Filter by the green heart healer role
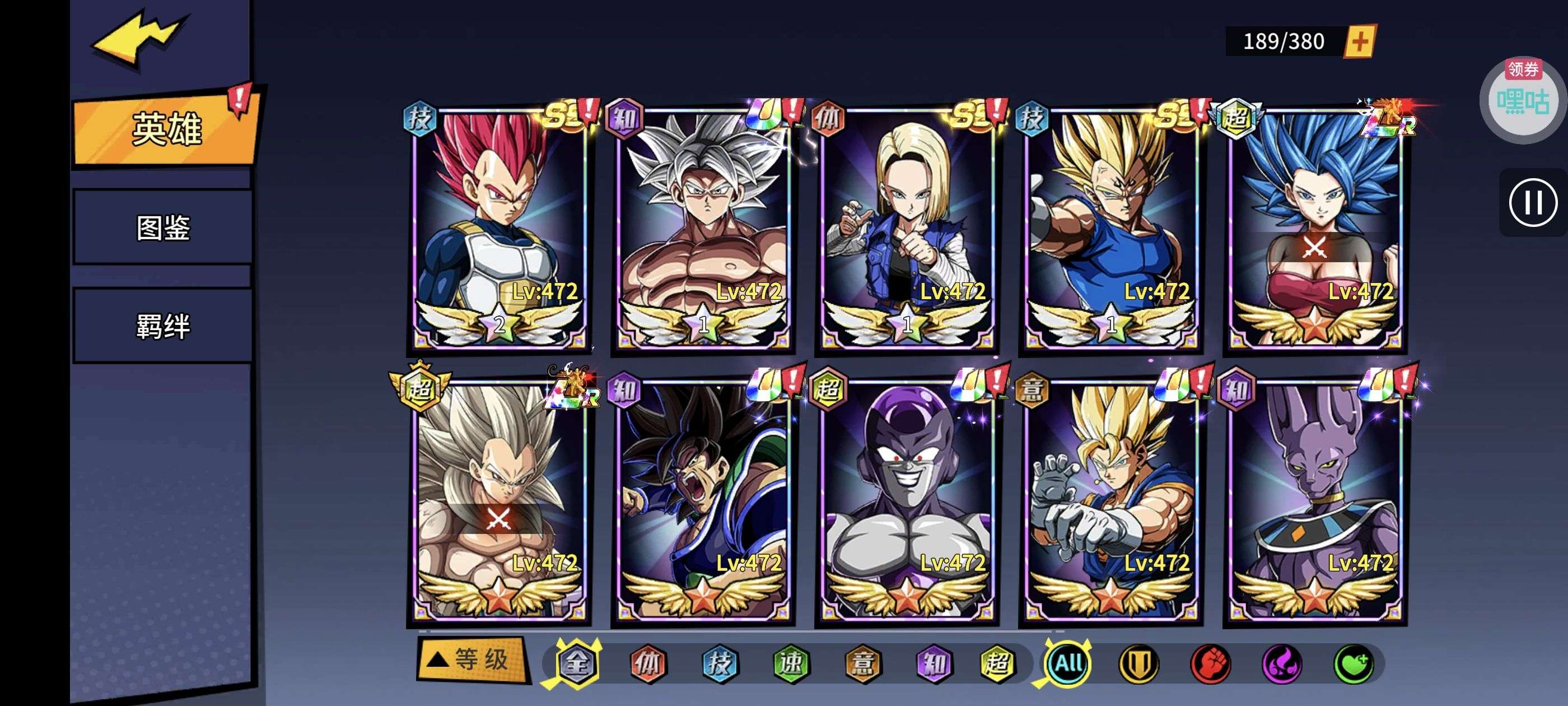This screenshot has height=706, width=1568. tap(1353, 663)
